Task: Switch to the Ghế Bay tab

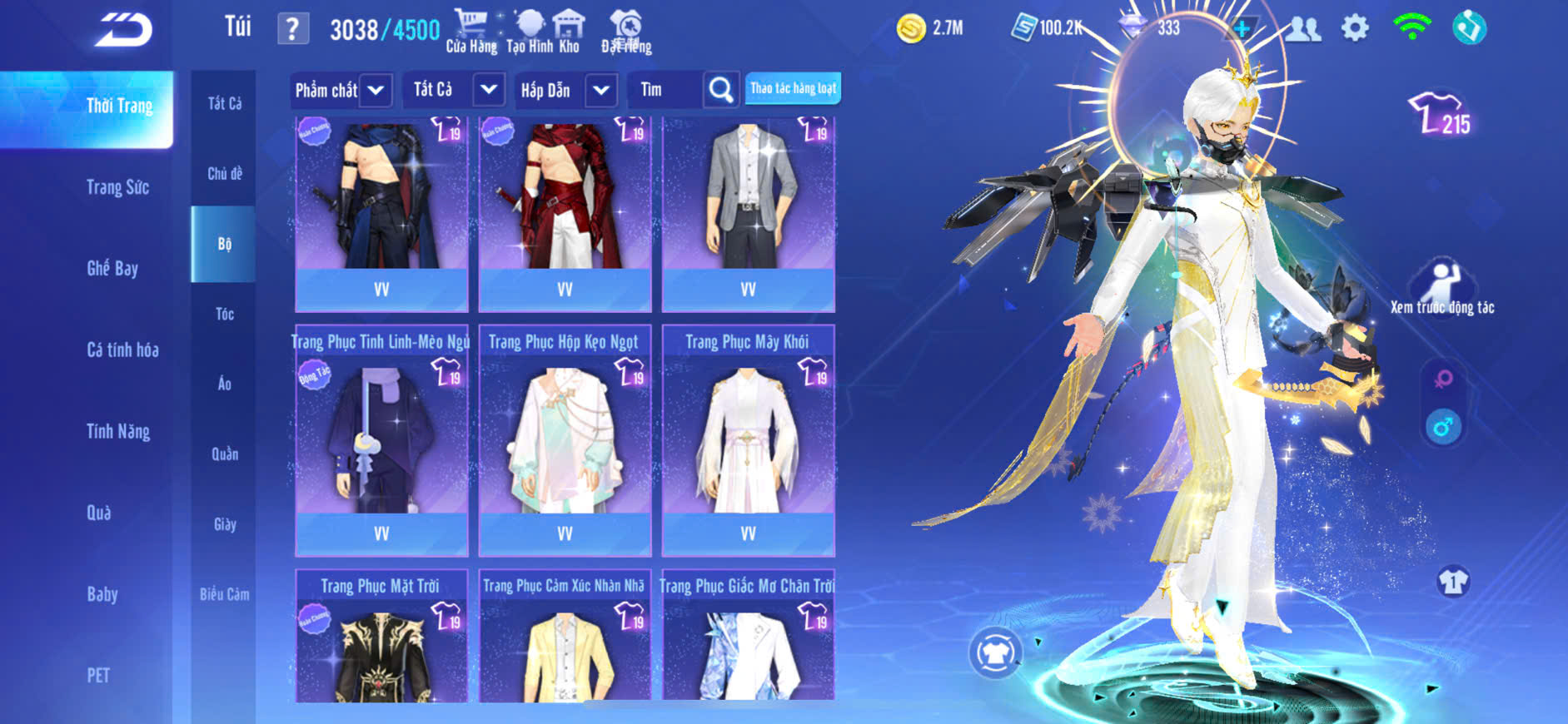Action: [x=112, y=268]
